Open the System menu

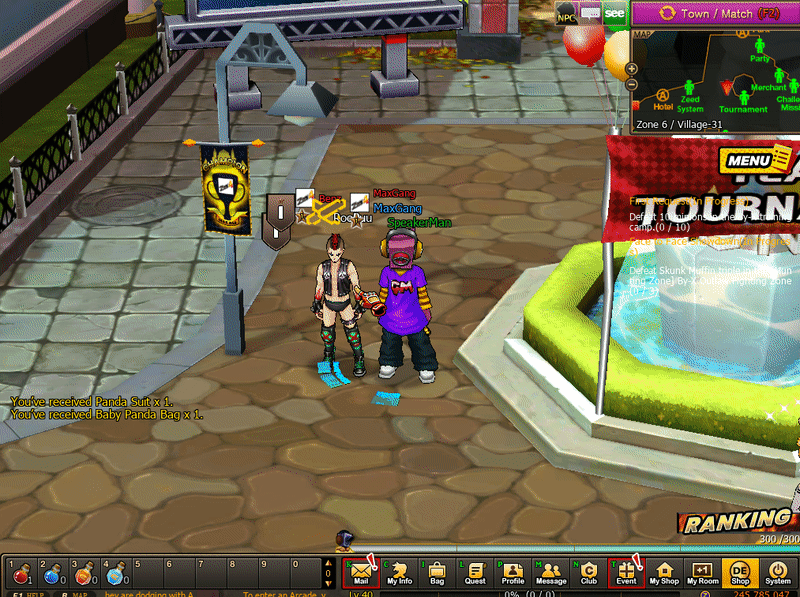[x=778, y=573]
